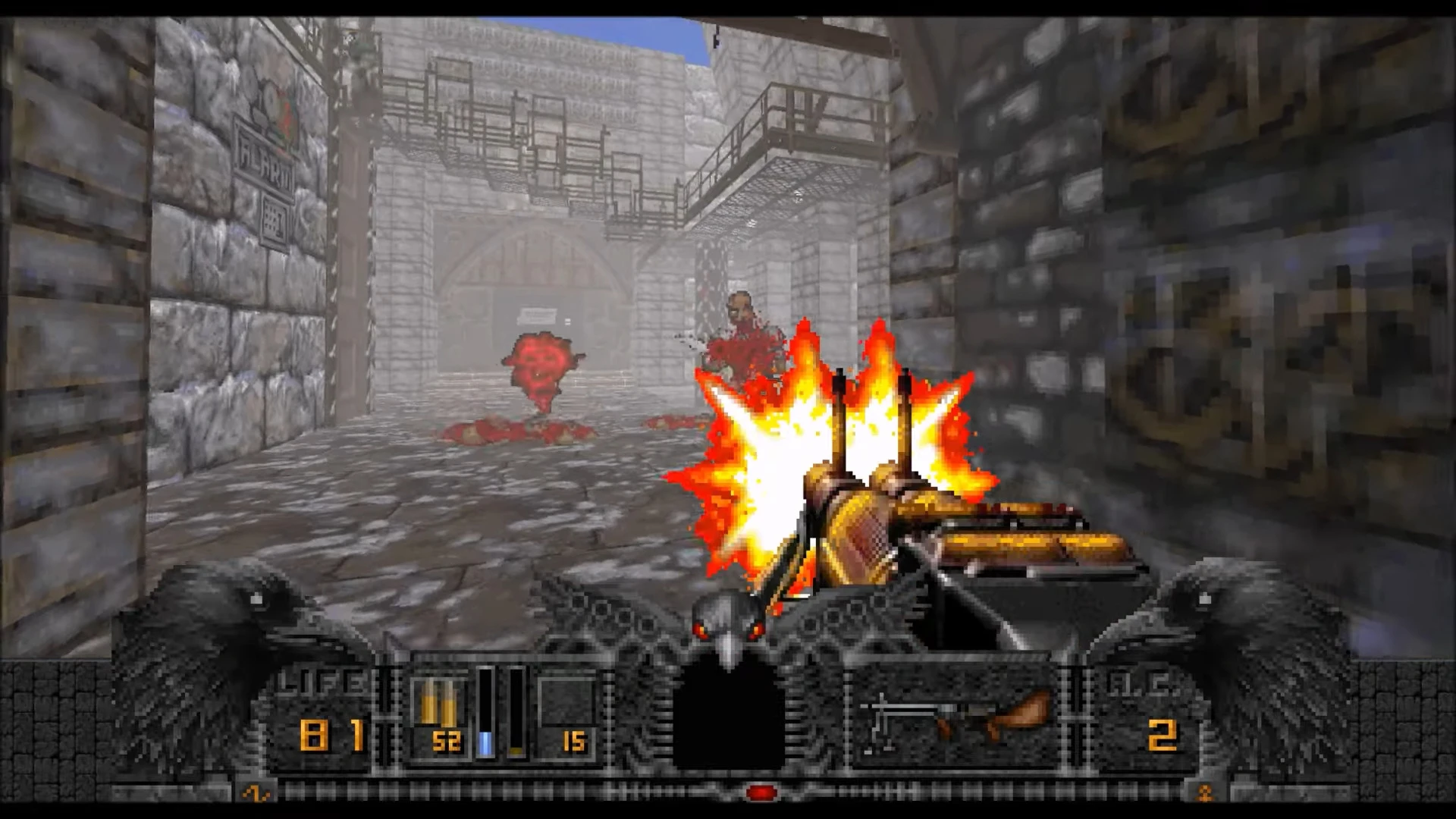Open the black central inventory panel
Screen dimensions: 1456x819
tap(728, 720)
